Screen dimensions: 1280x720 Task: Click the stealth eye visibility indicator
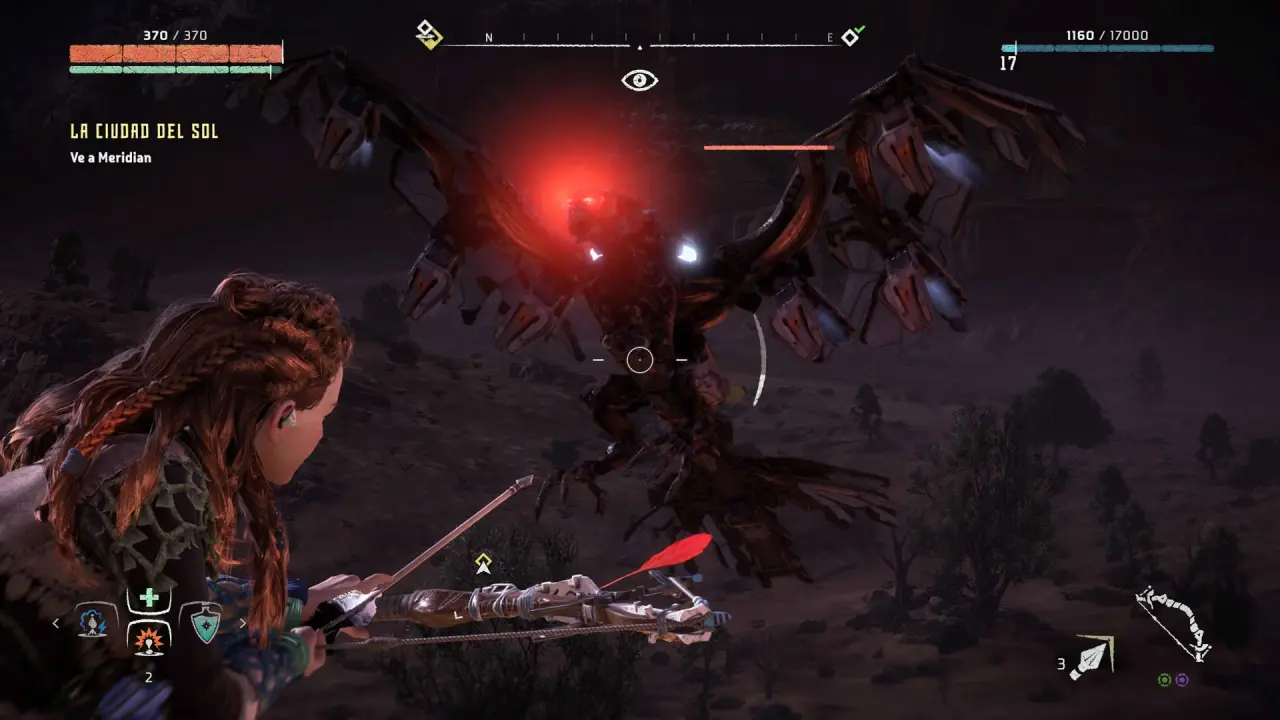(640, 80)
